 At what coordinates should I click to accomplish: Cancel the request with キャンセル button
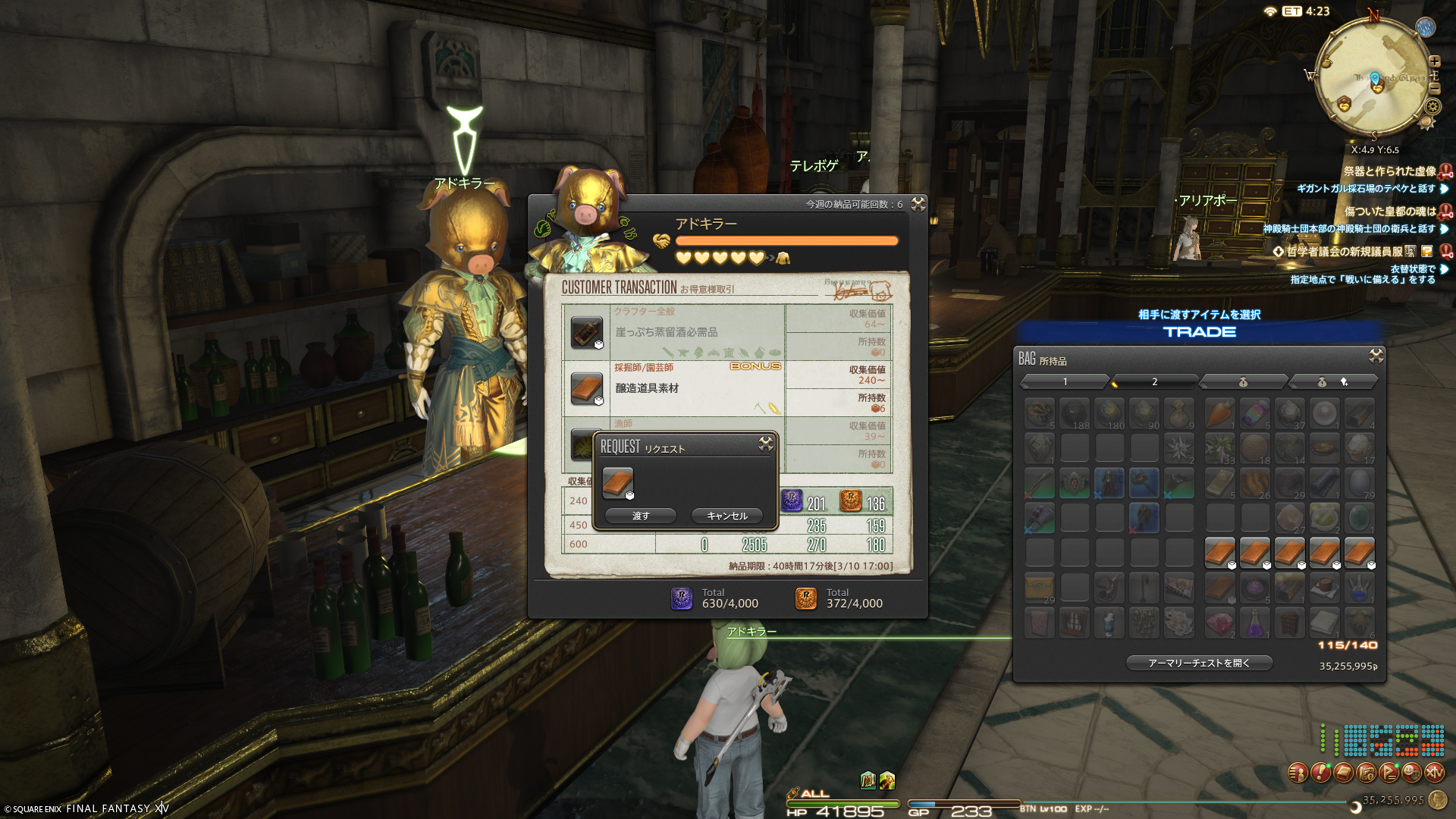point(726,516)
